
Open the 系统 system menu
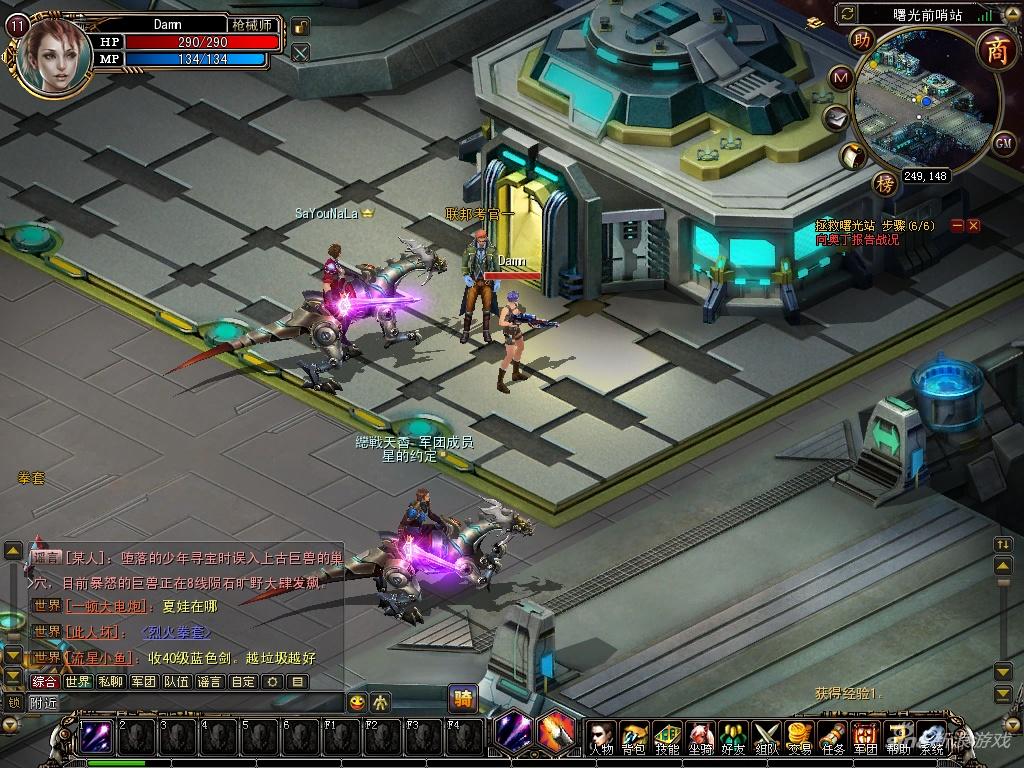(931, 736)
